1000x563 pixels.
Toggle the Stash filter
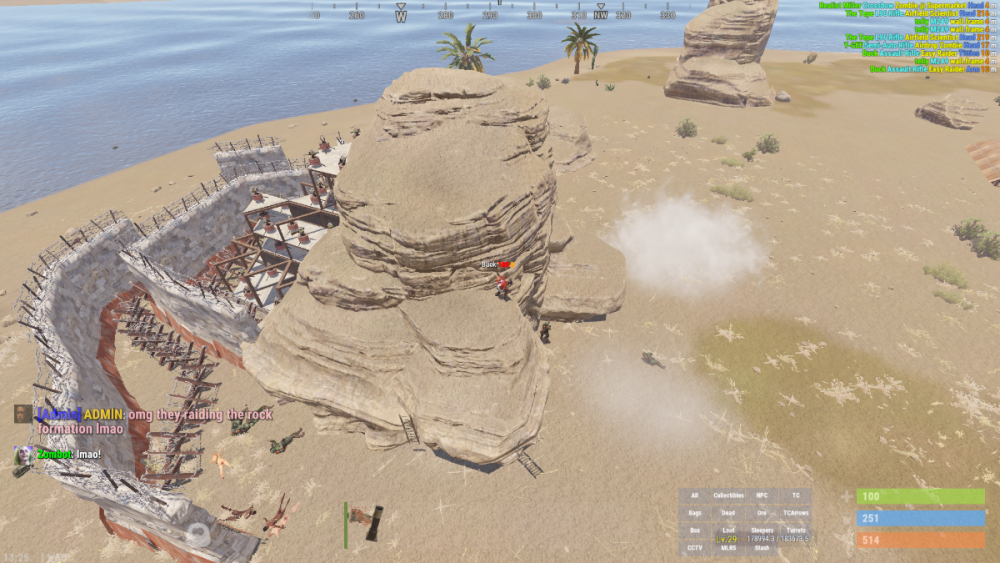[762, 548]
